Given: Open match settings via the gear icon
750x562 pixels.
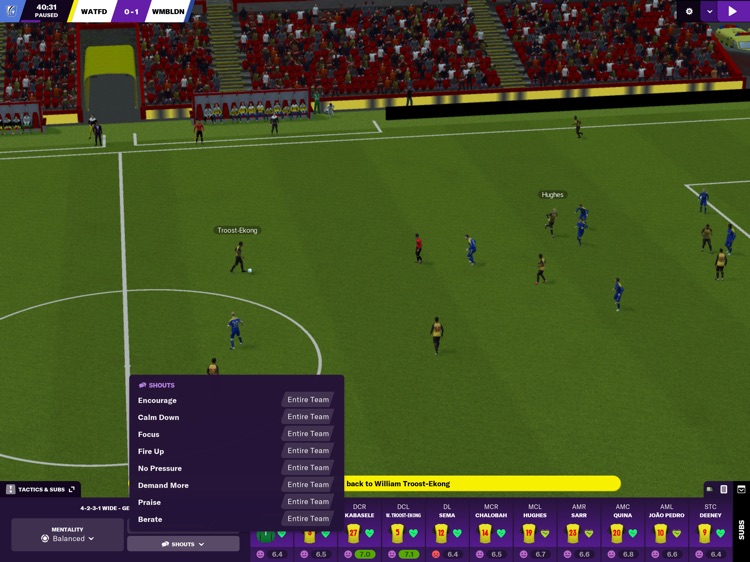Looking at the screenshot, I should tap(689, 12).
